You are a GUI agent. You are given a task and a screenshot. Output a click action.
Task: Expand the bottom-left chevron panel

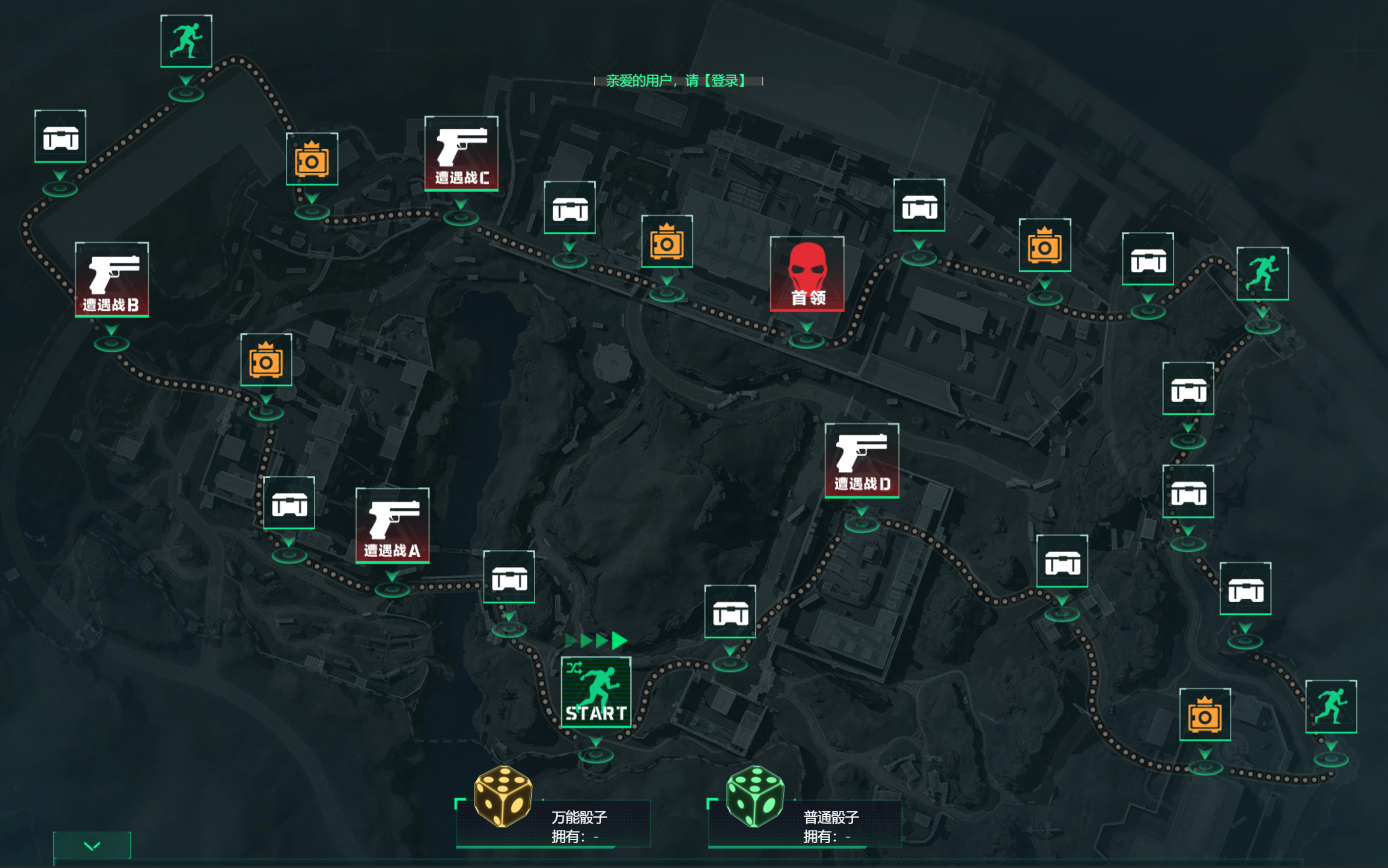(92, 845)
